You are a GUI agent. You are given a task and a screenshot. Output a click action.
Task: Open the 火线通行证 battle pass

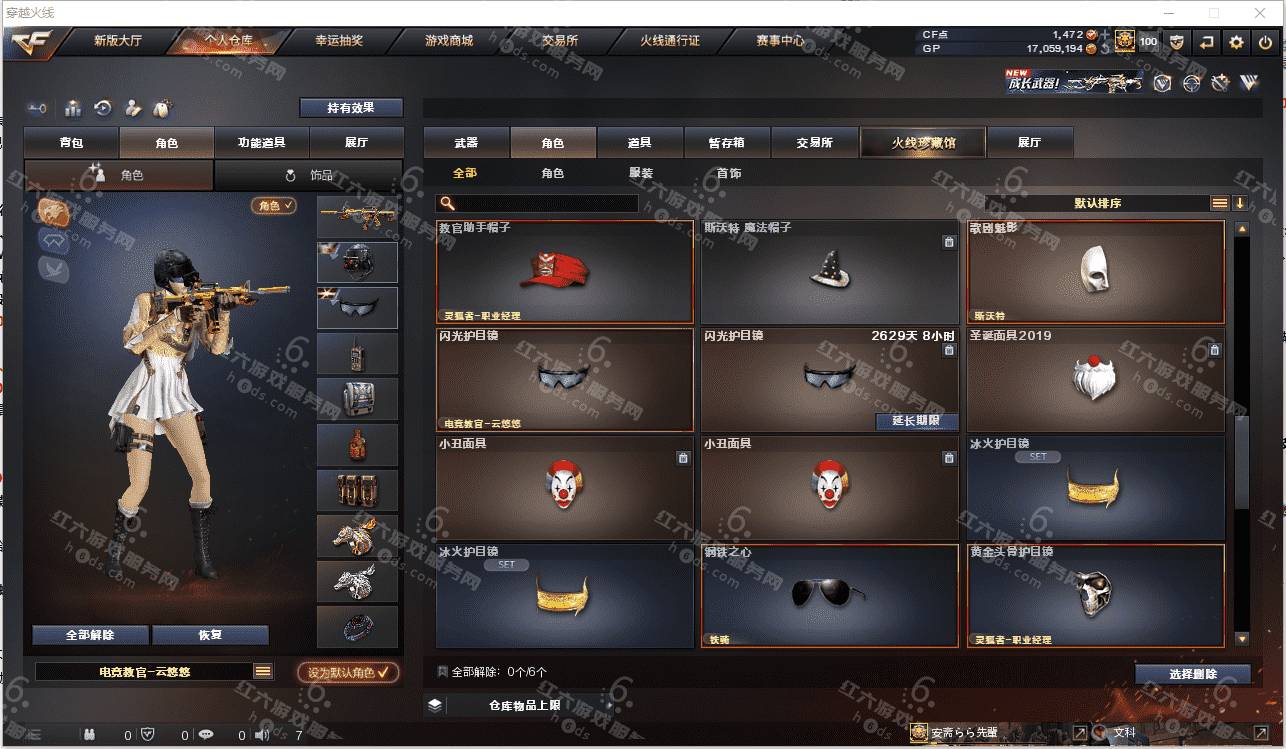click(x=670, y=41)
